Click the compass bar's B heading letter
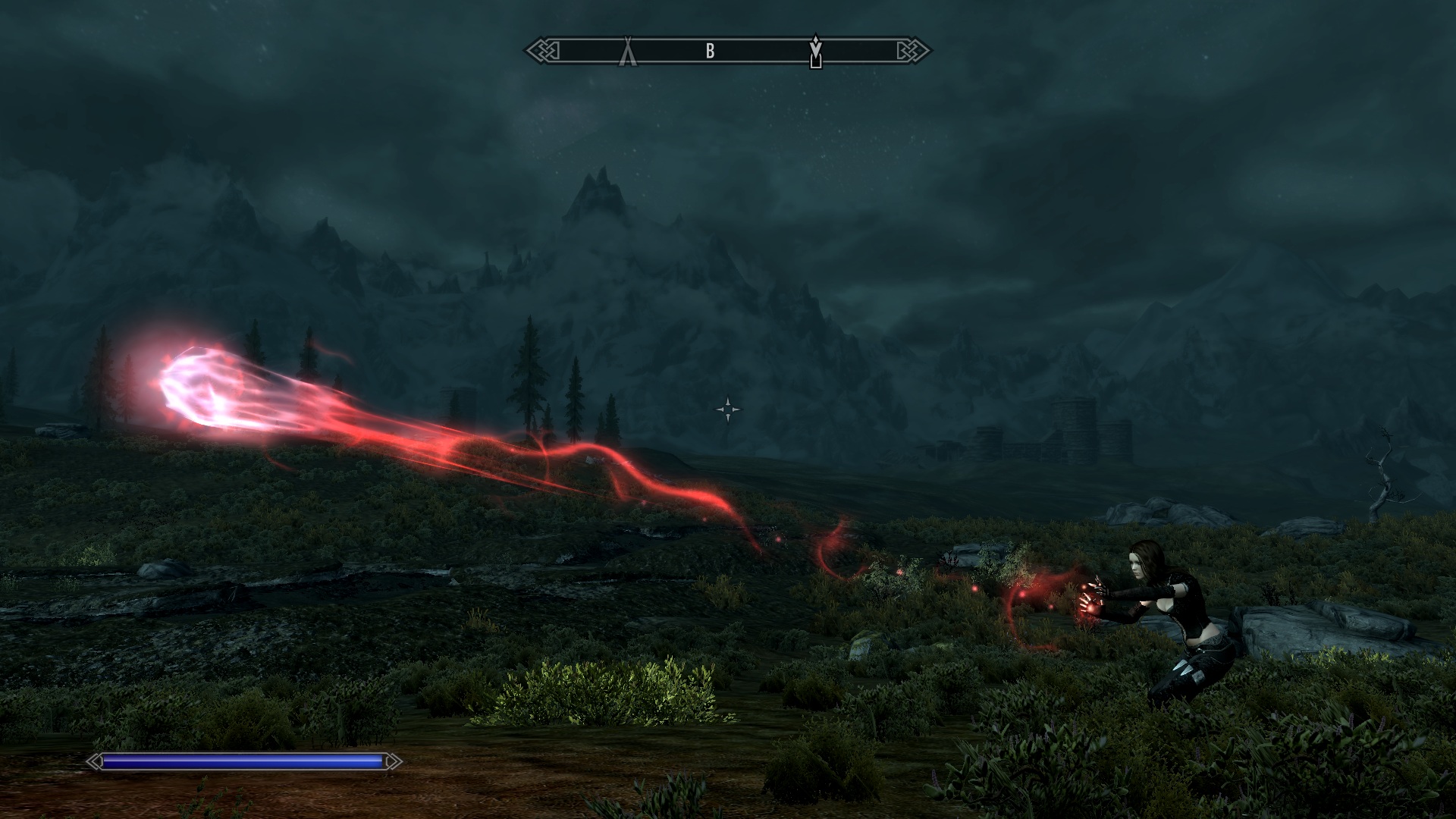 [x=711, y=51]
